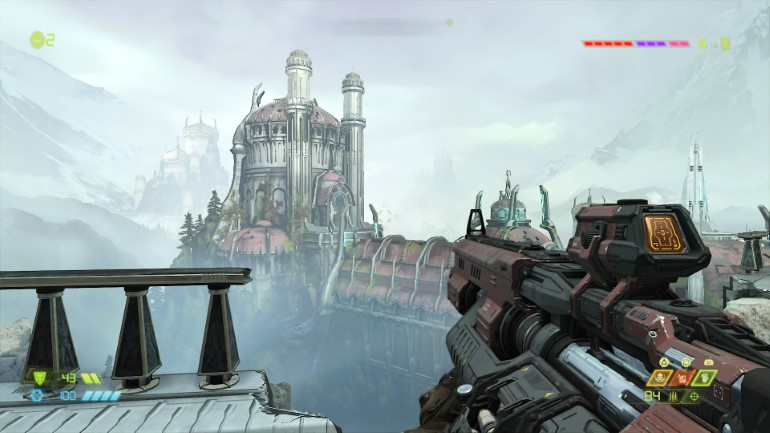Click the green crosshair weapon mod icon

click(x=694, y=397)
